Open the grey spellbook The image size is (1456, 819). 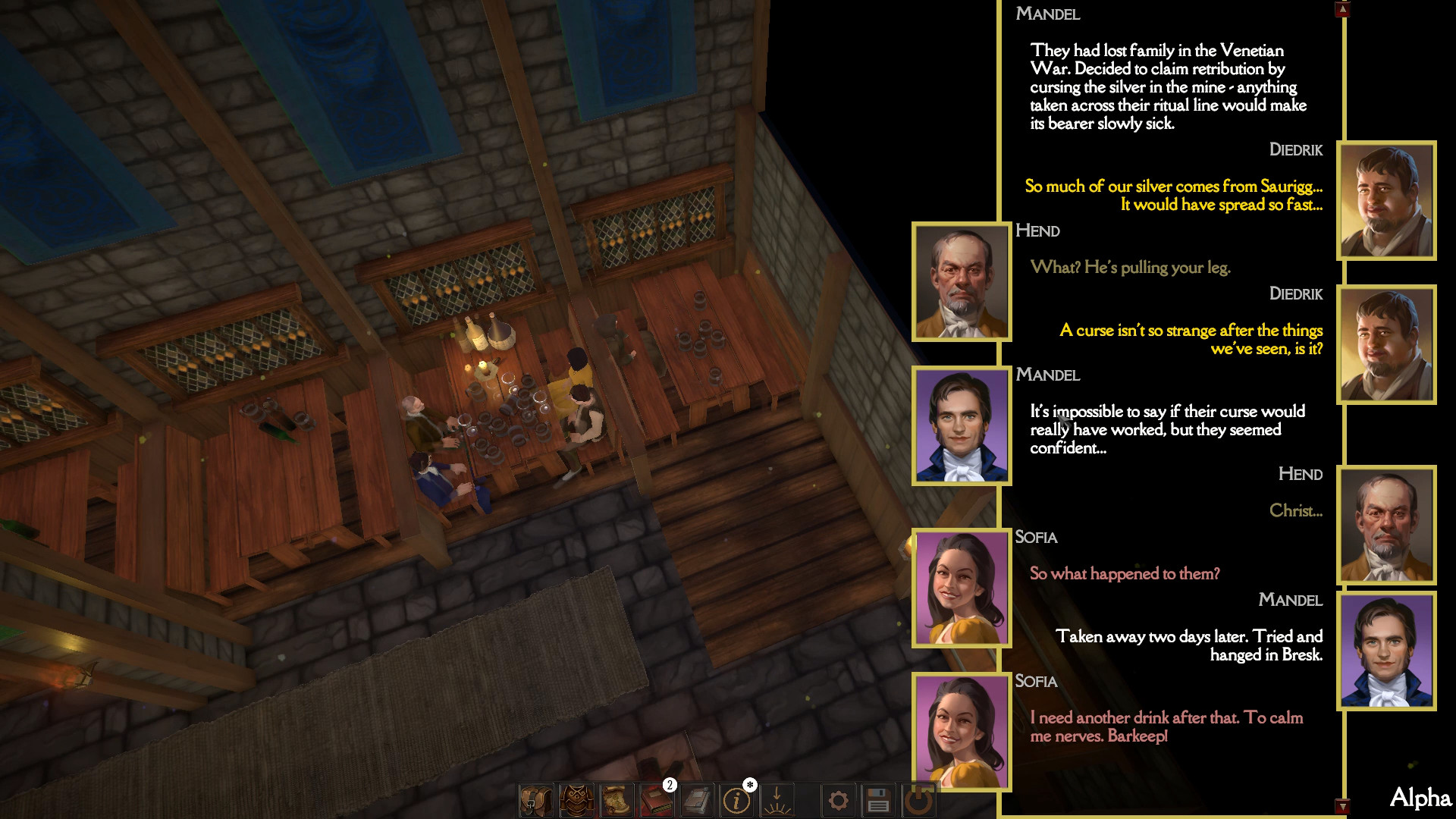tap(698, 801)
